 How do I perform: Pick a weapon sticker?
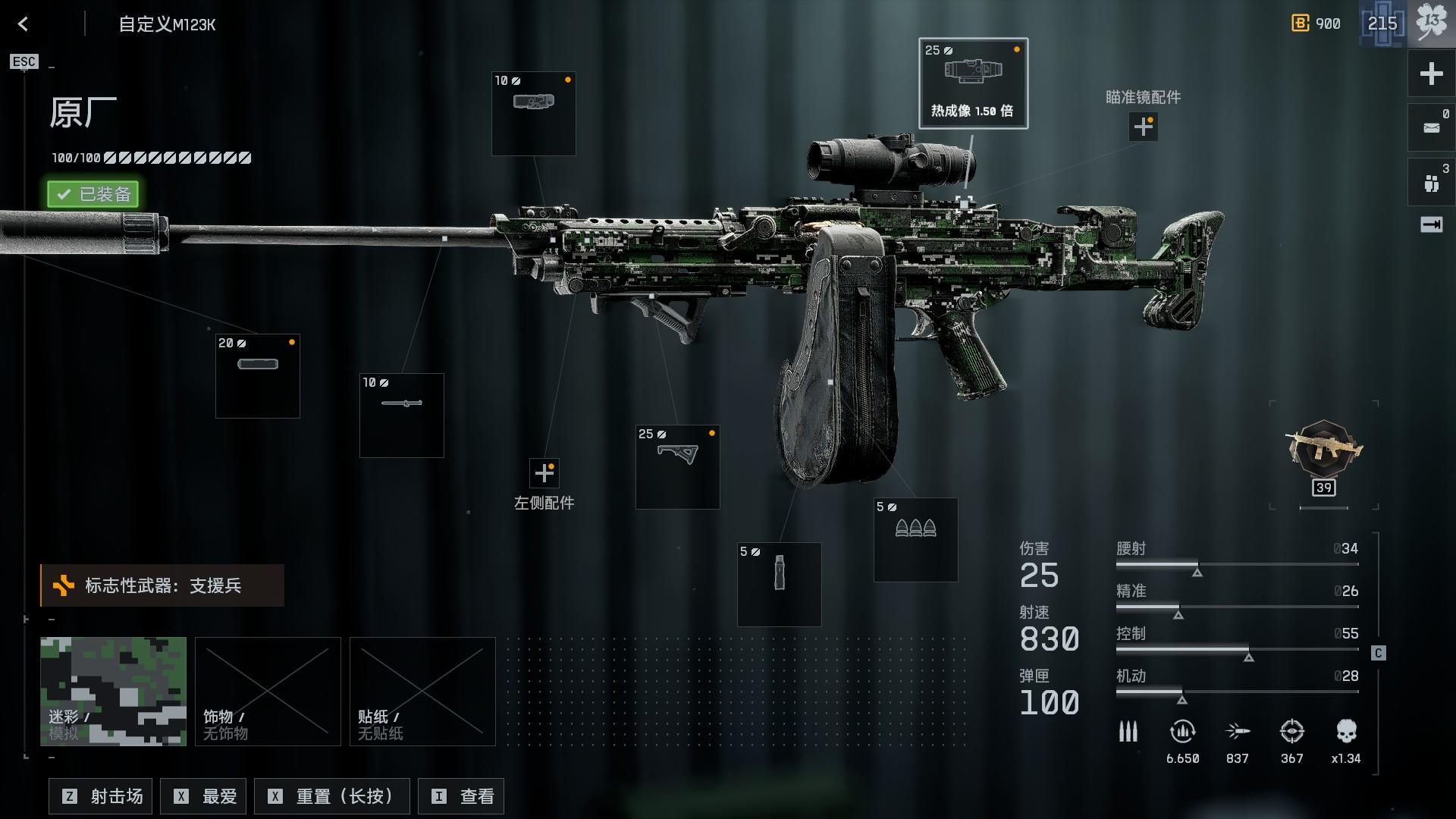[x=422, y=692]
